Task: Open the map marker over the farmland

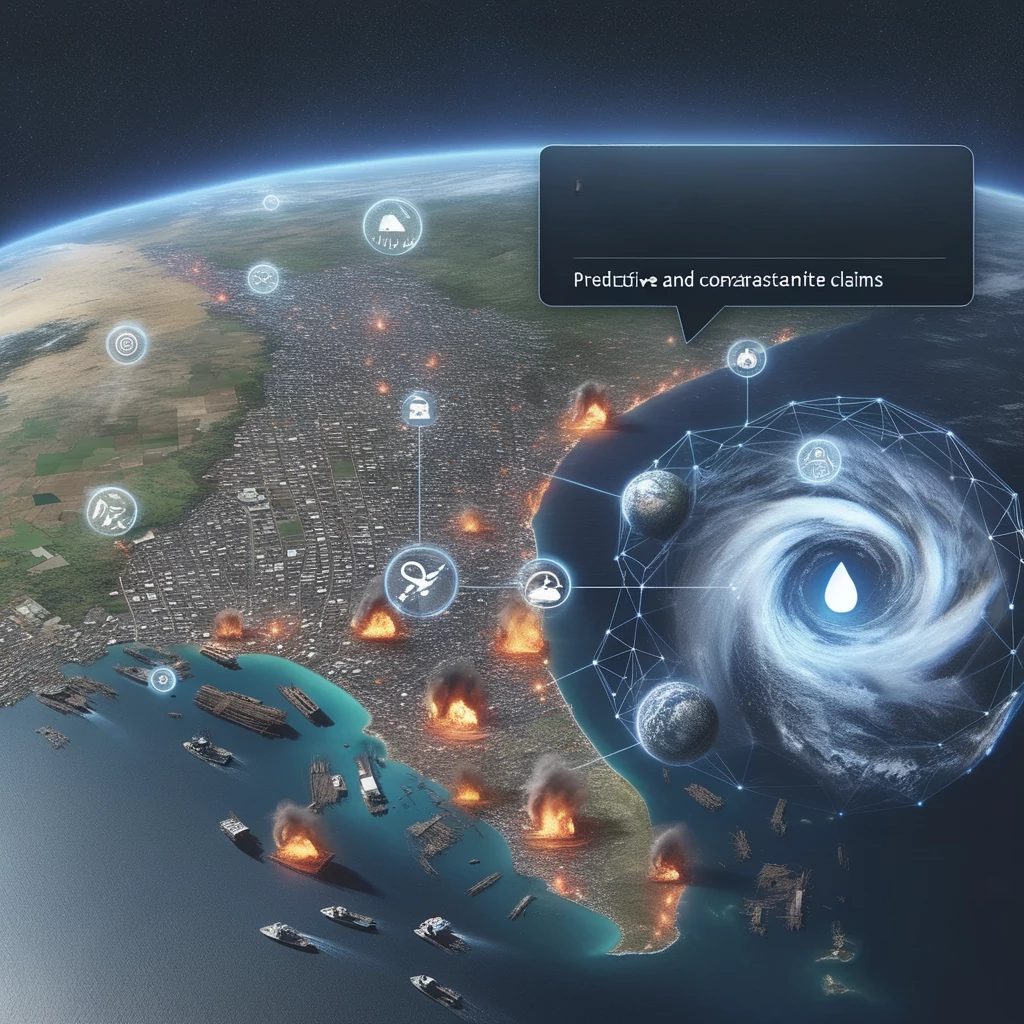Action: pyautogui.click(x=111, y=510)
